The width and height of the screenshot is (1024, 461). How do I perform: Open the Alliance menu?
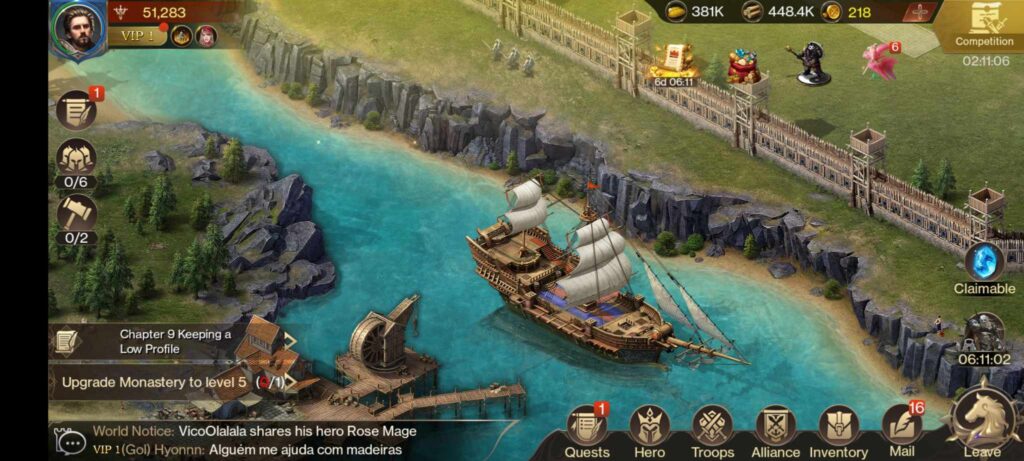[x=776, y=430]
